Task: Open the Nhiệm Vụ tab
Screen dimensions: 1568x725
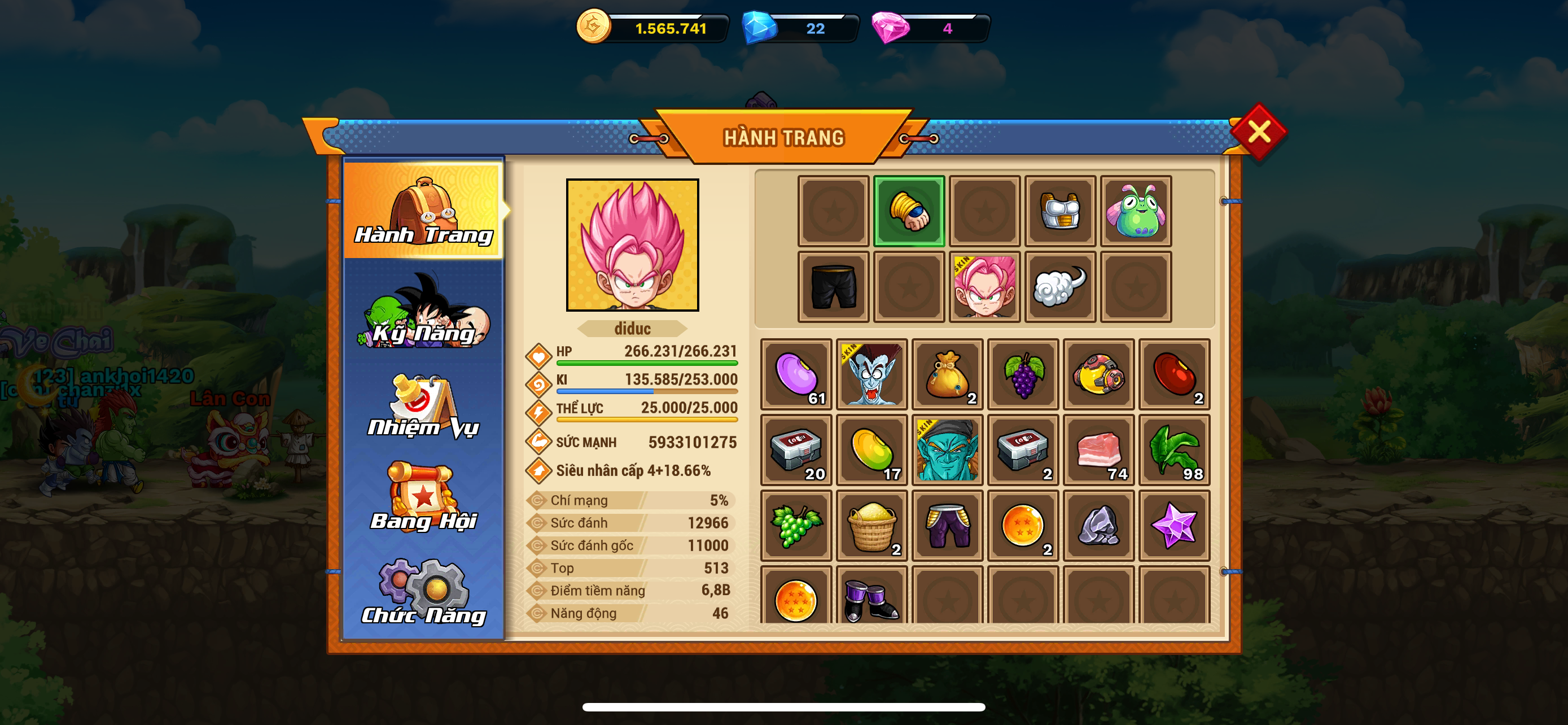Action: (424, 407)
